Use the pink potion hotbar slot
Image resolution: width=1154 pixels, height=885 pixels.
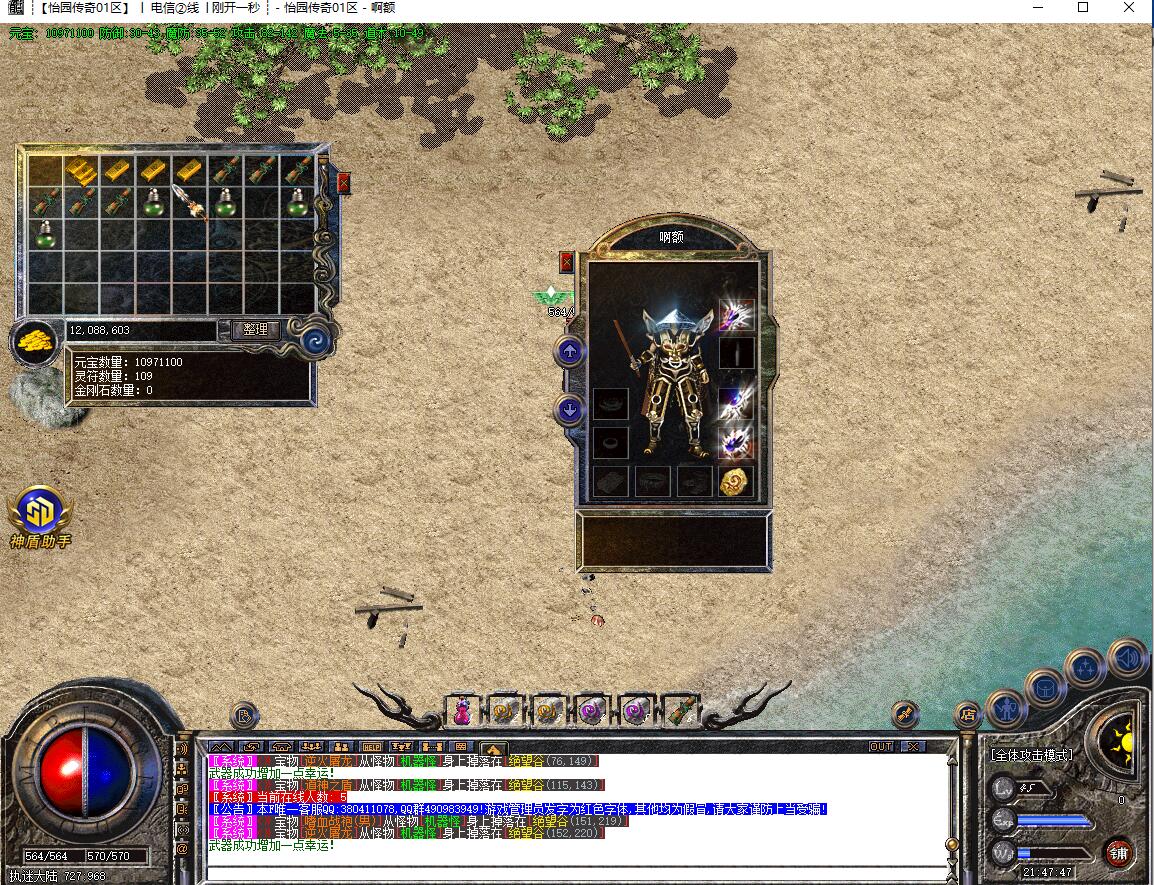462,711
